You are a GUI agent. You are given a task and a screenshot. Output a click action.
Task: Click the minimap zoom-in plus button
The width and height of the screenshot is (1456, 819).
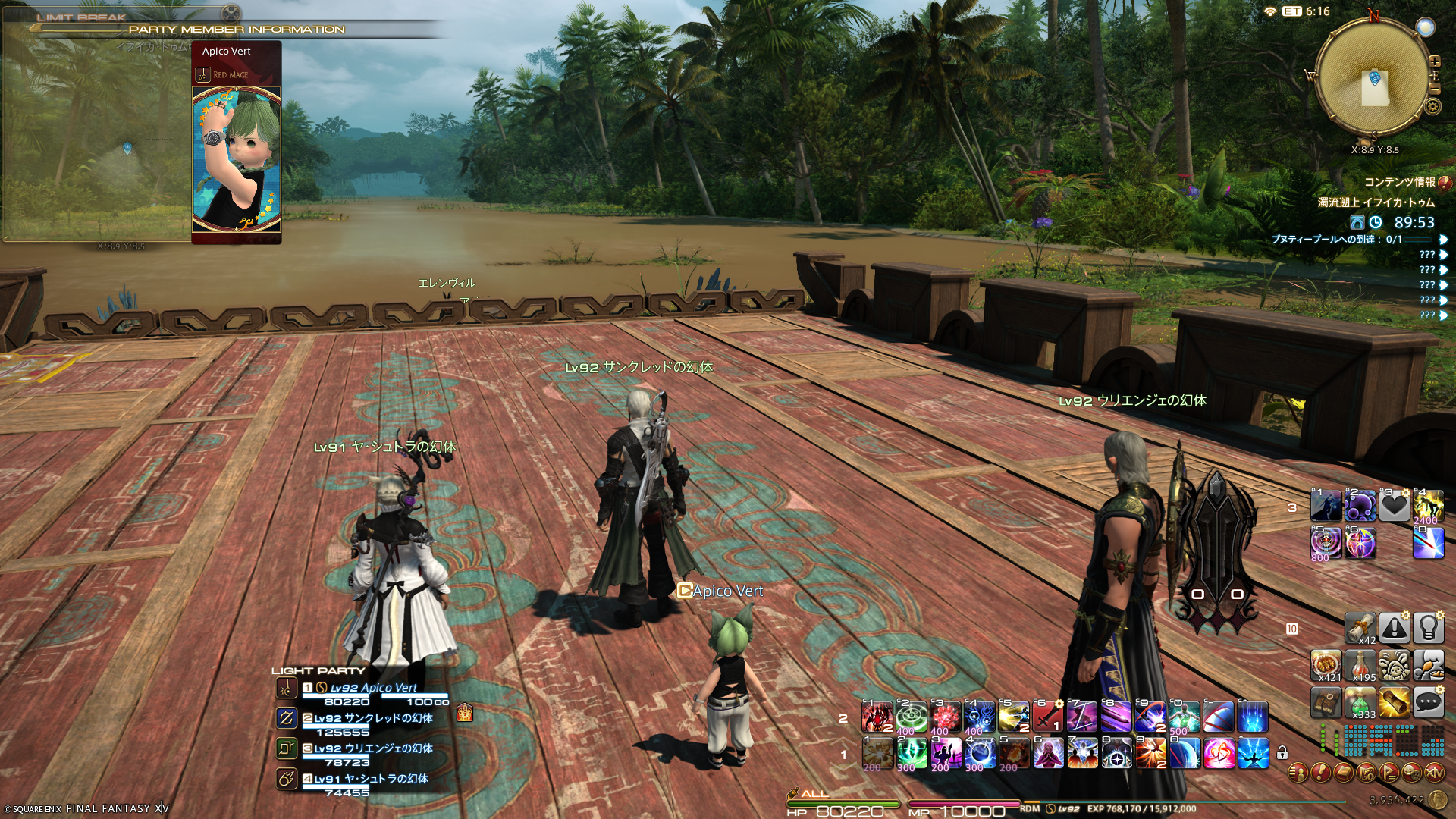pyautogui.click(x=1435, y=61)
